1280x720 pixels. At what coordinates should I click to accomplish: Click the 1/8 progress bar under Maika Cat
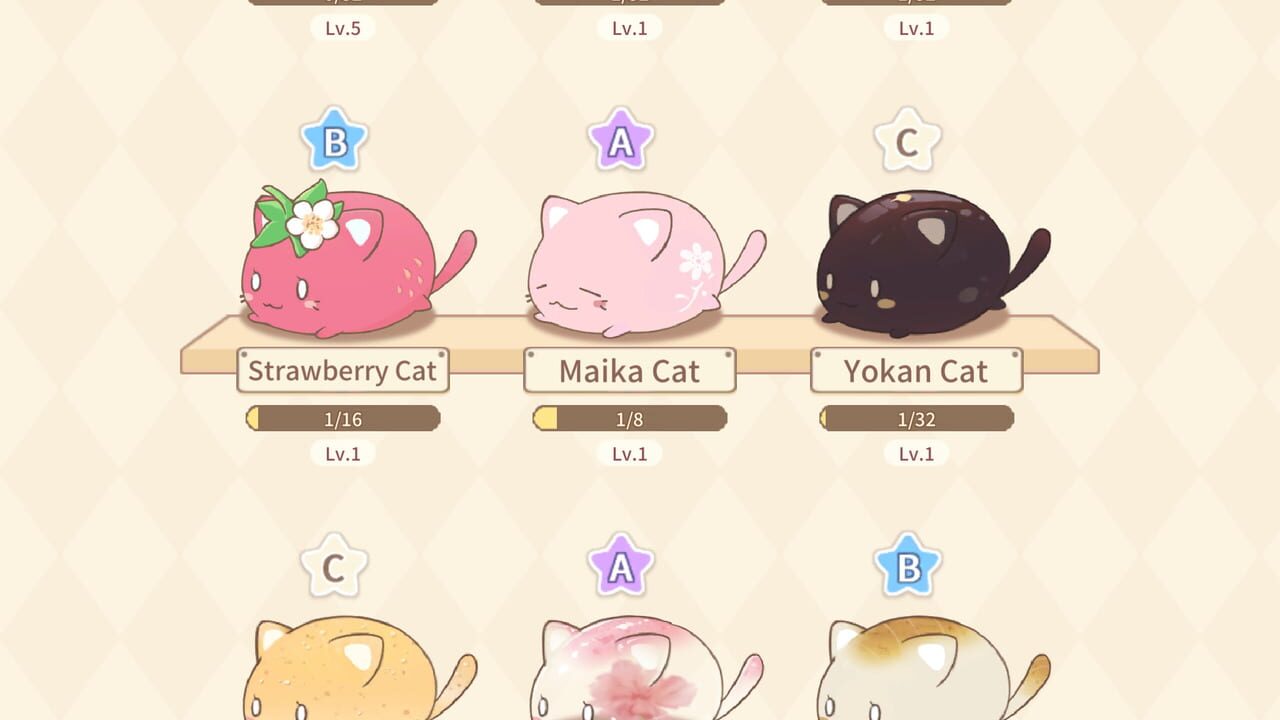pyautogui.click(x=632, y=419)
